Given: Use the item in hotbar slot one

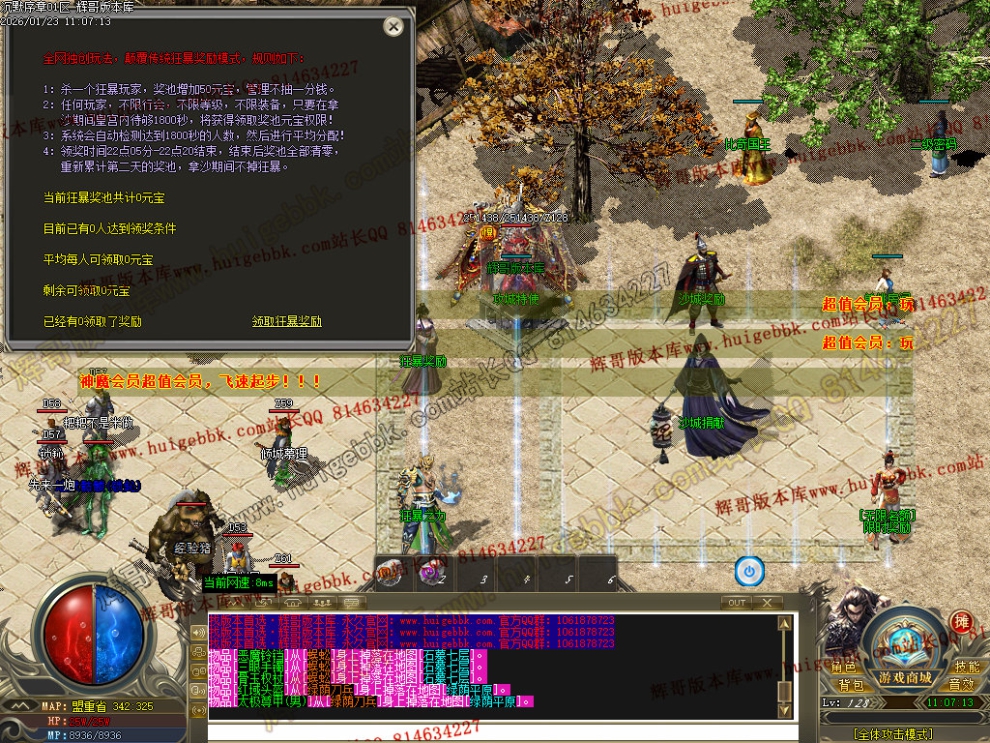Looking at the screenshot, I should coord(390,574).
